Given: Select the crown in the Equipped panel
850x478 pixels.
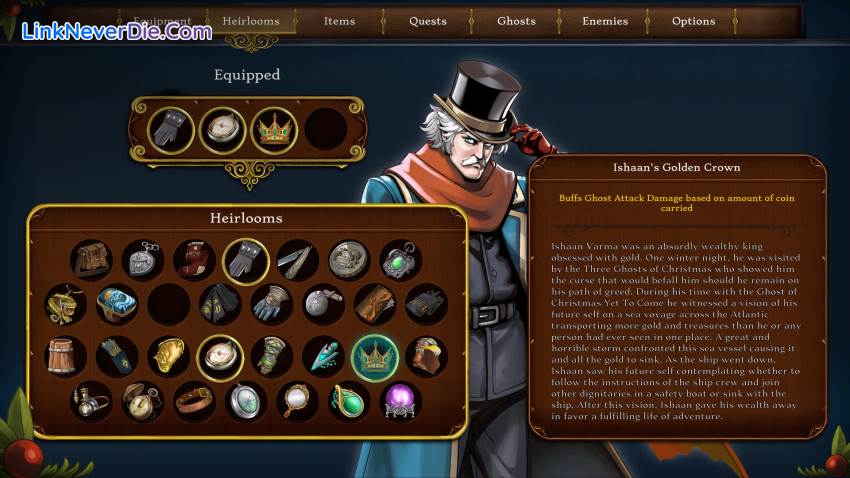Looking at the screenshot, I should click(x=274, y=130).
